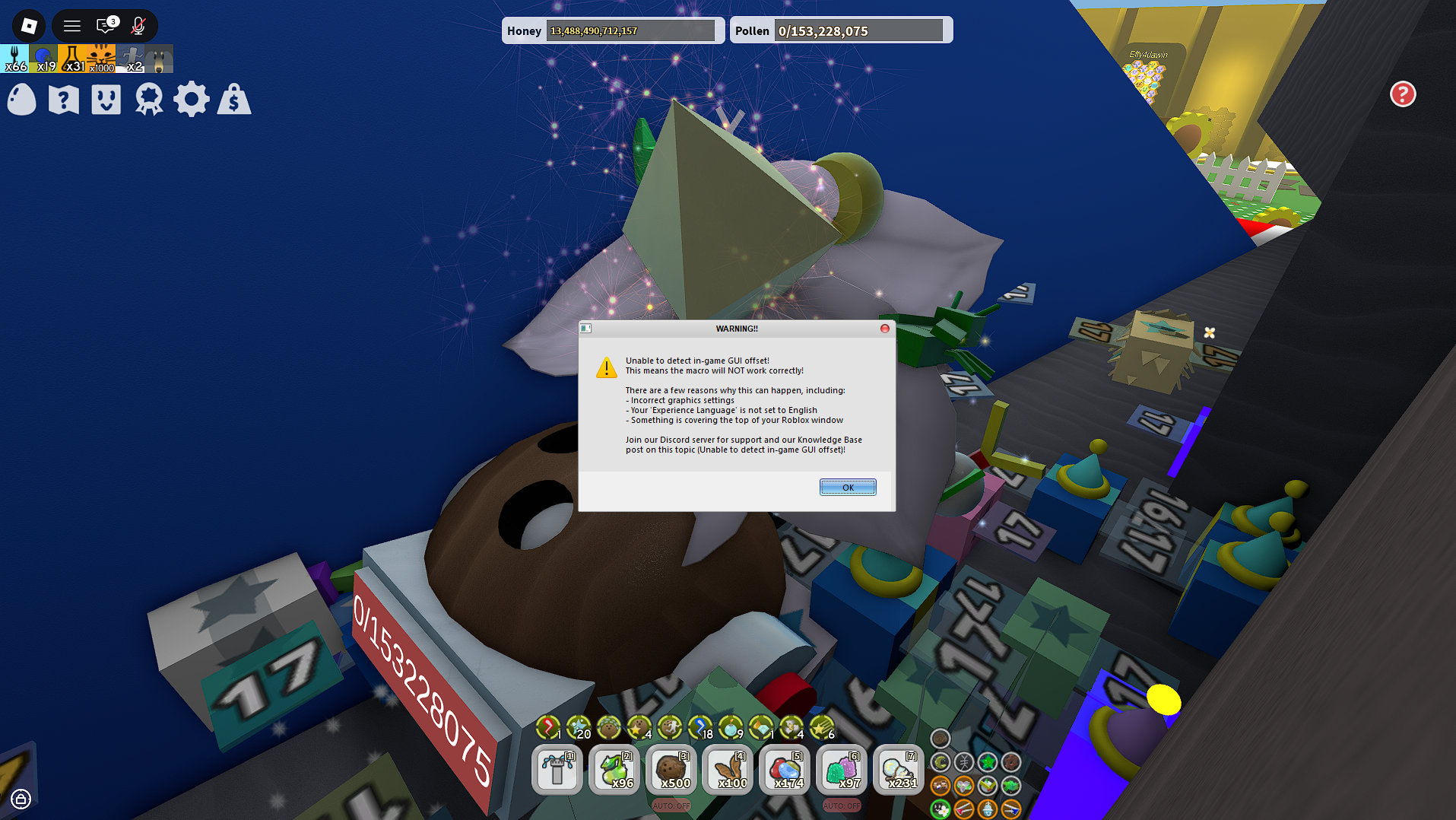Open the shop weight icon
The height and width of the screenshot is (820, 1456).
(x=234, y=99)
